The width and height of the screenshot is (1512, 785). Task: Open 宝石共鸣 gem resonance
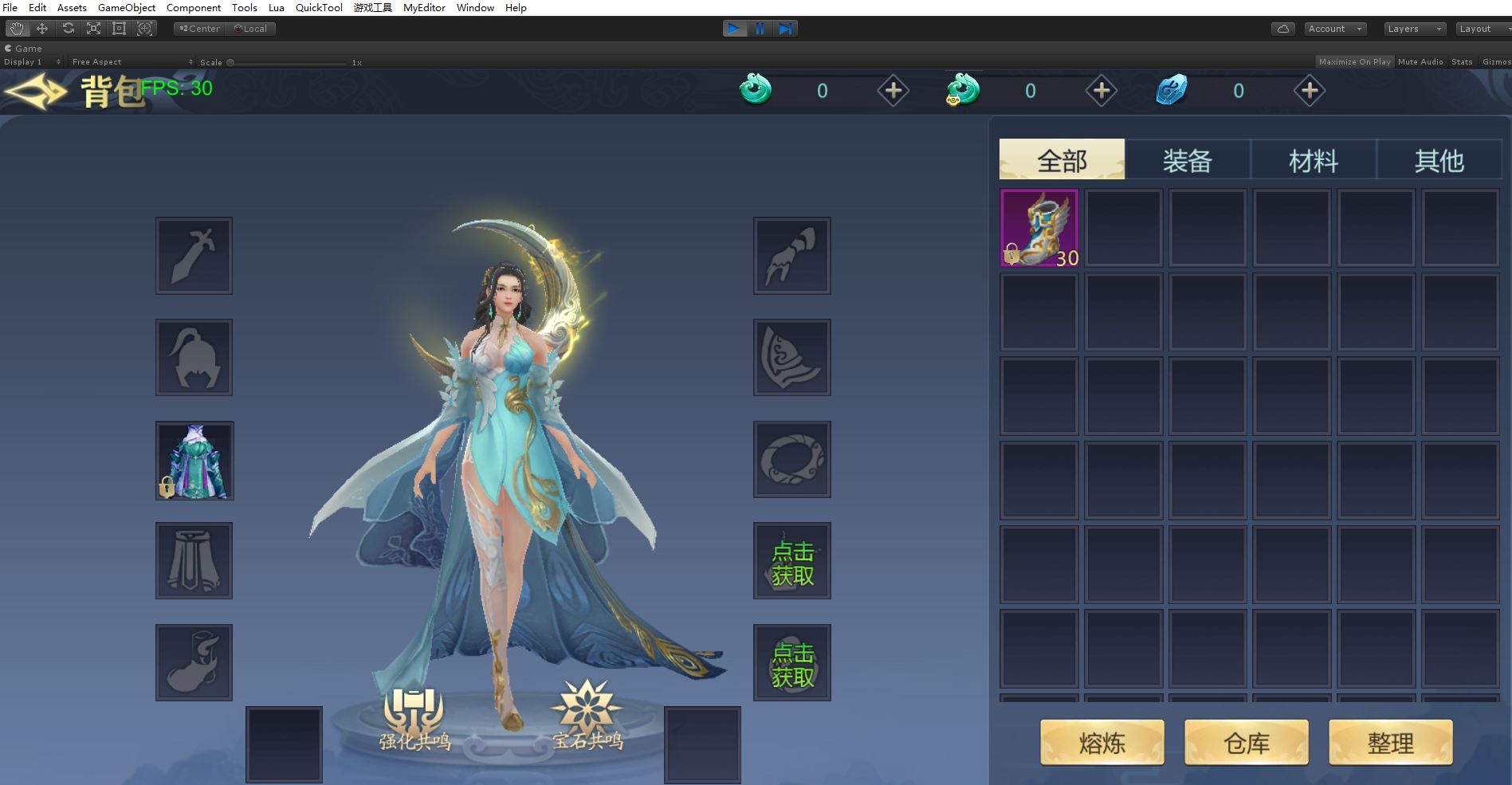tap(587, 716)
